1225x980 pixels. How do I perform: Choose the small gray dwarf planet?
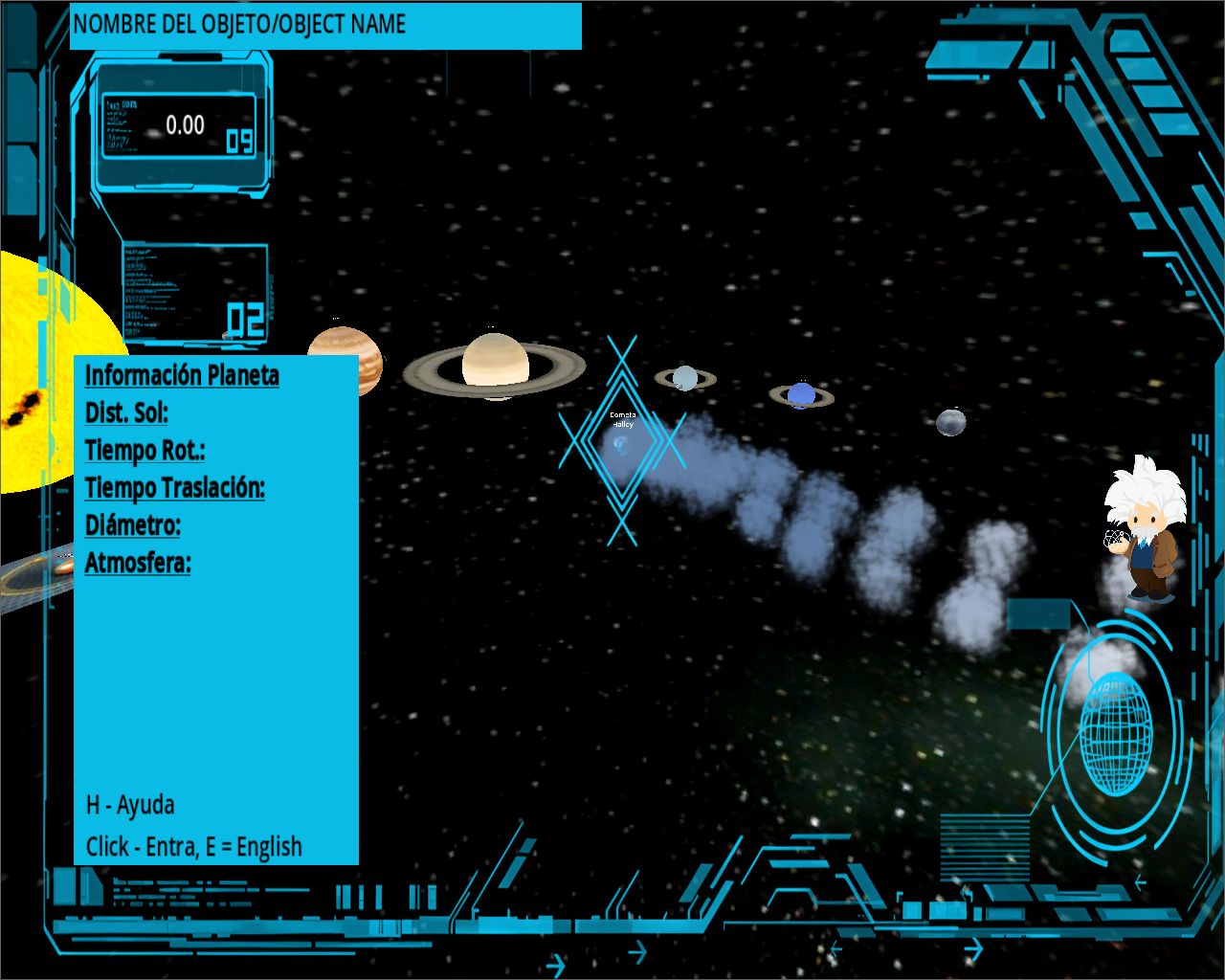(950, 421)
